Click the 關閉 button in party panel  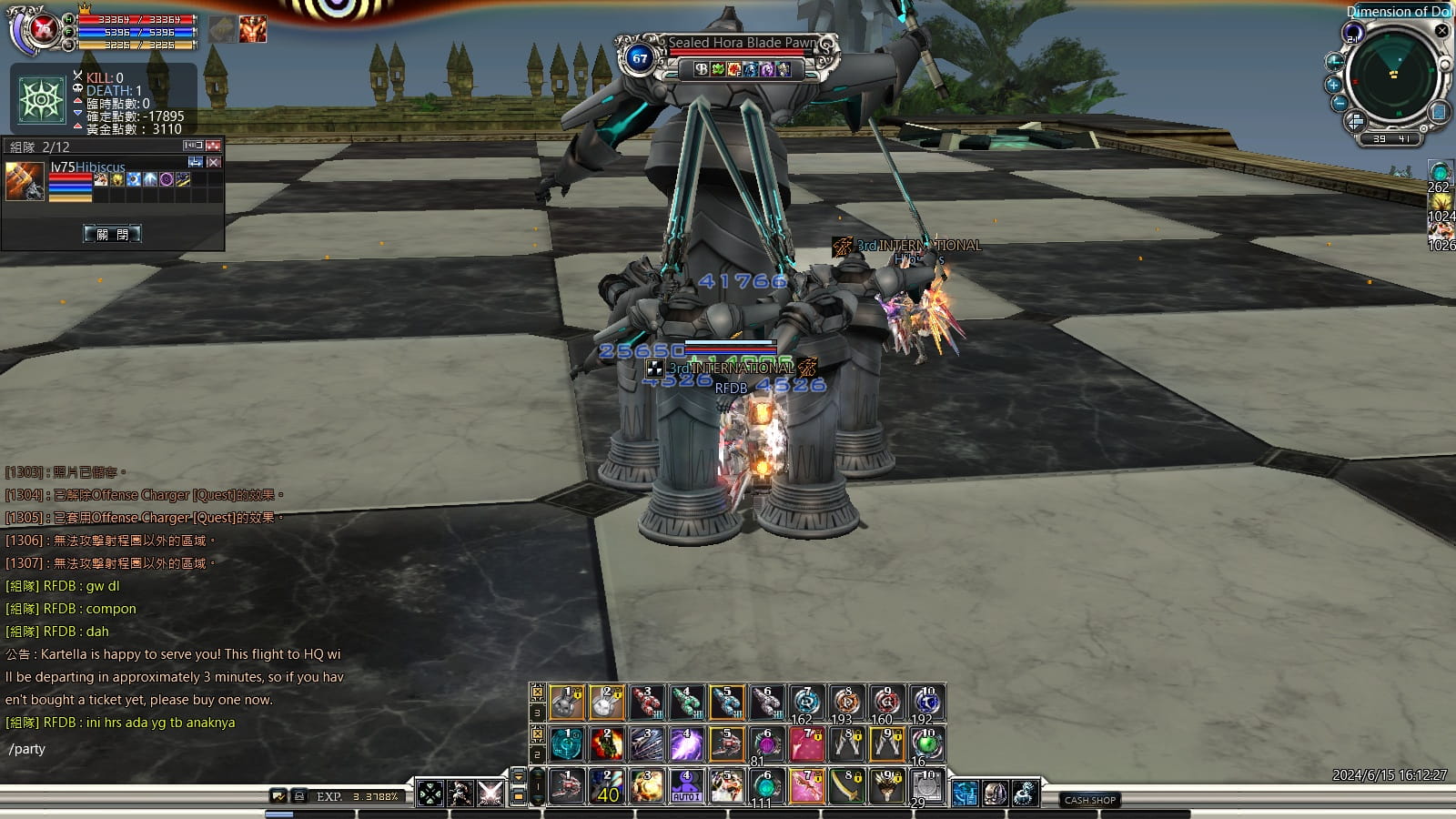(112, 234)
